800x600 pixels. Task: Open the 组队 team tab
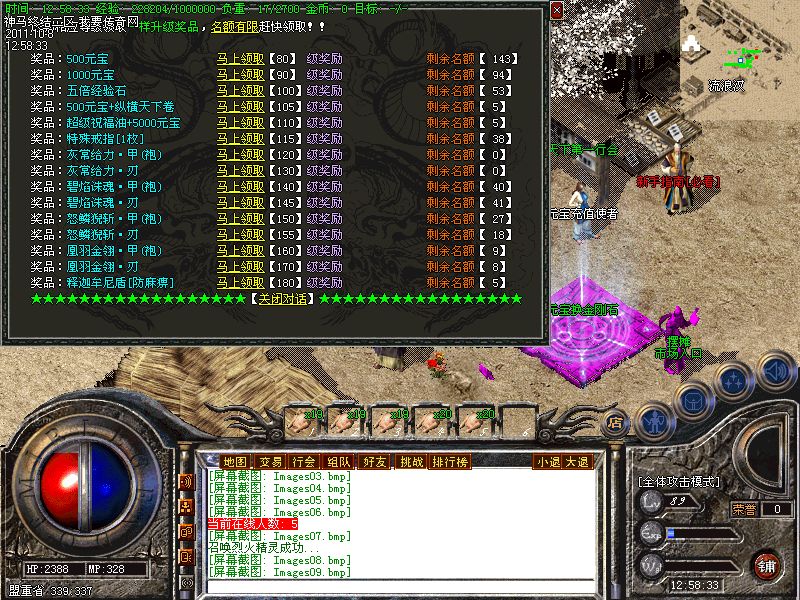[338, 461]
